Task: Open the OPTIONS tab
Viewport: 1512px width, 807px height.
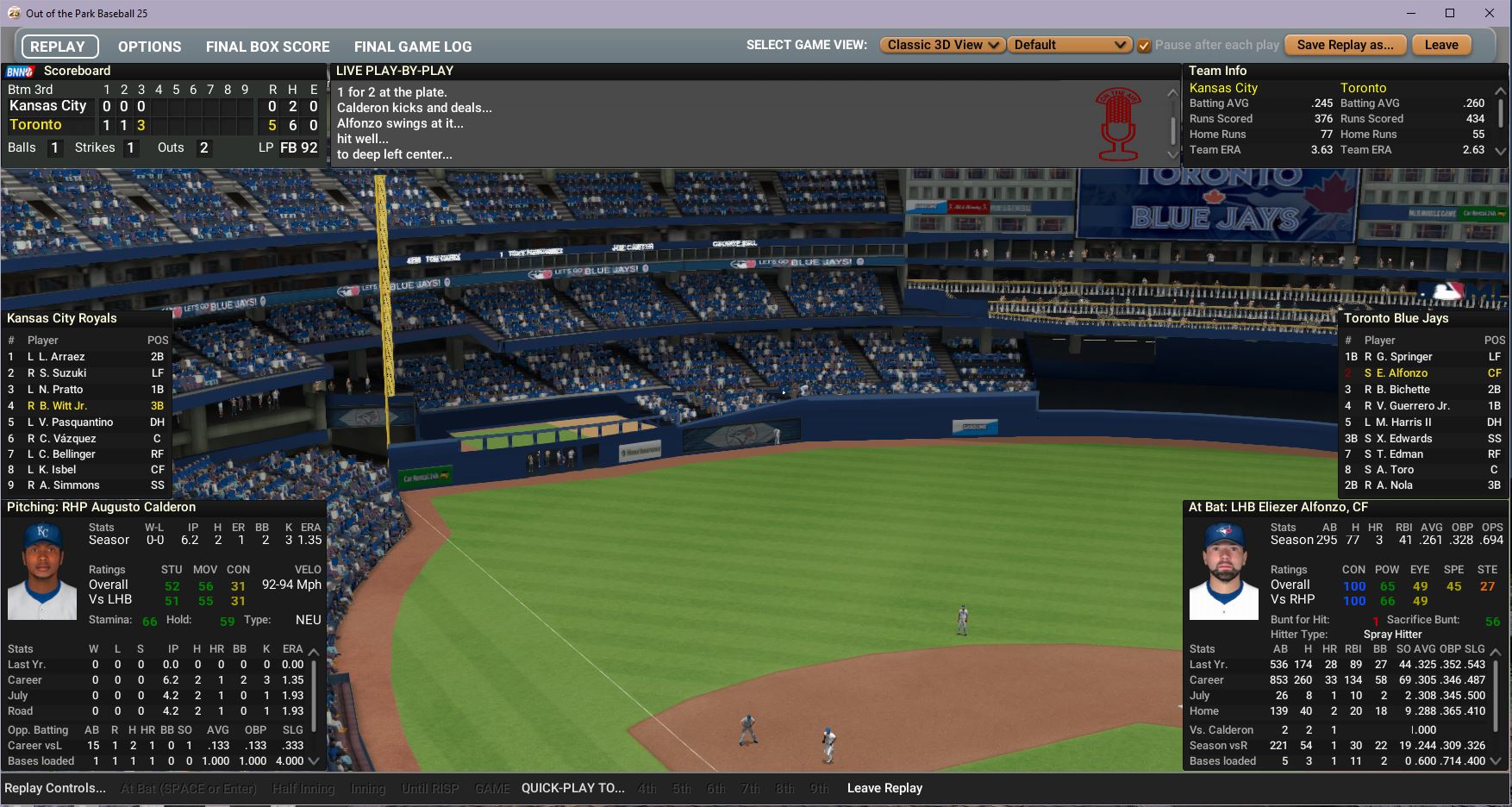Action: click(x=150, y=47)
